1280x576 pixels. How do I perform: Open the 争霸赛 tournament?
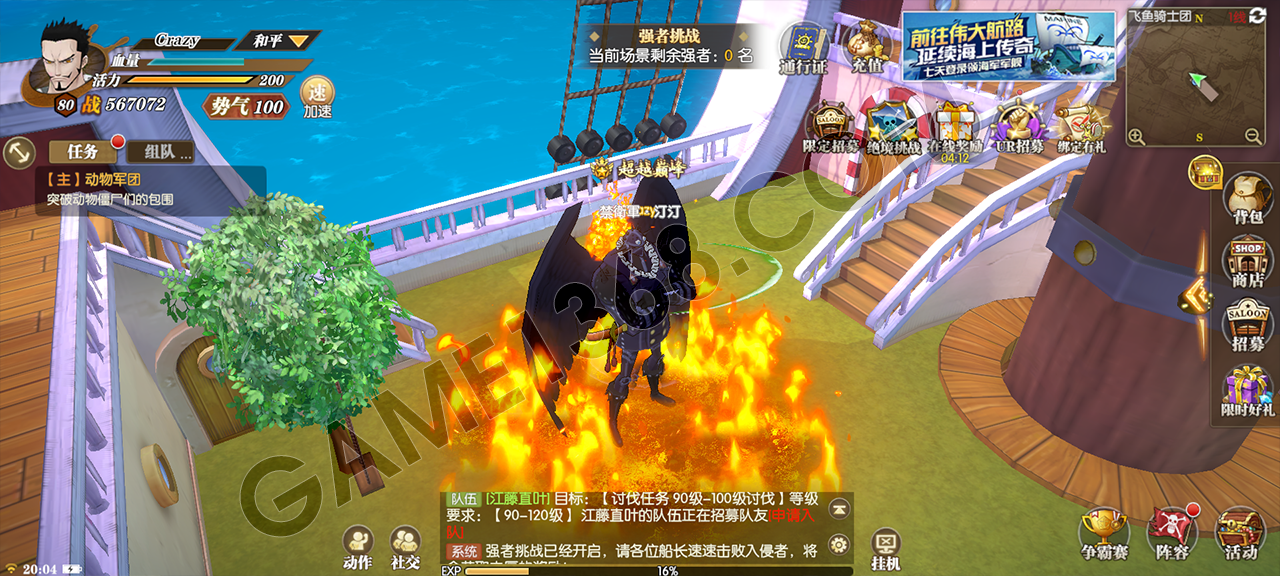[x=1103, y=534]
